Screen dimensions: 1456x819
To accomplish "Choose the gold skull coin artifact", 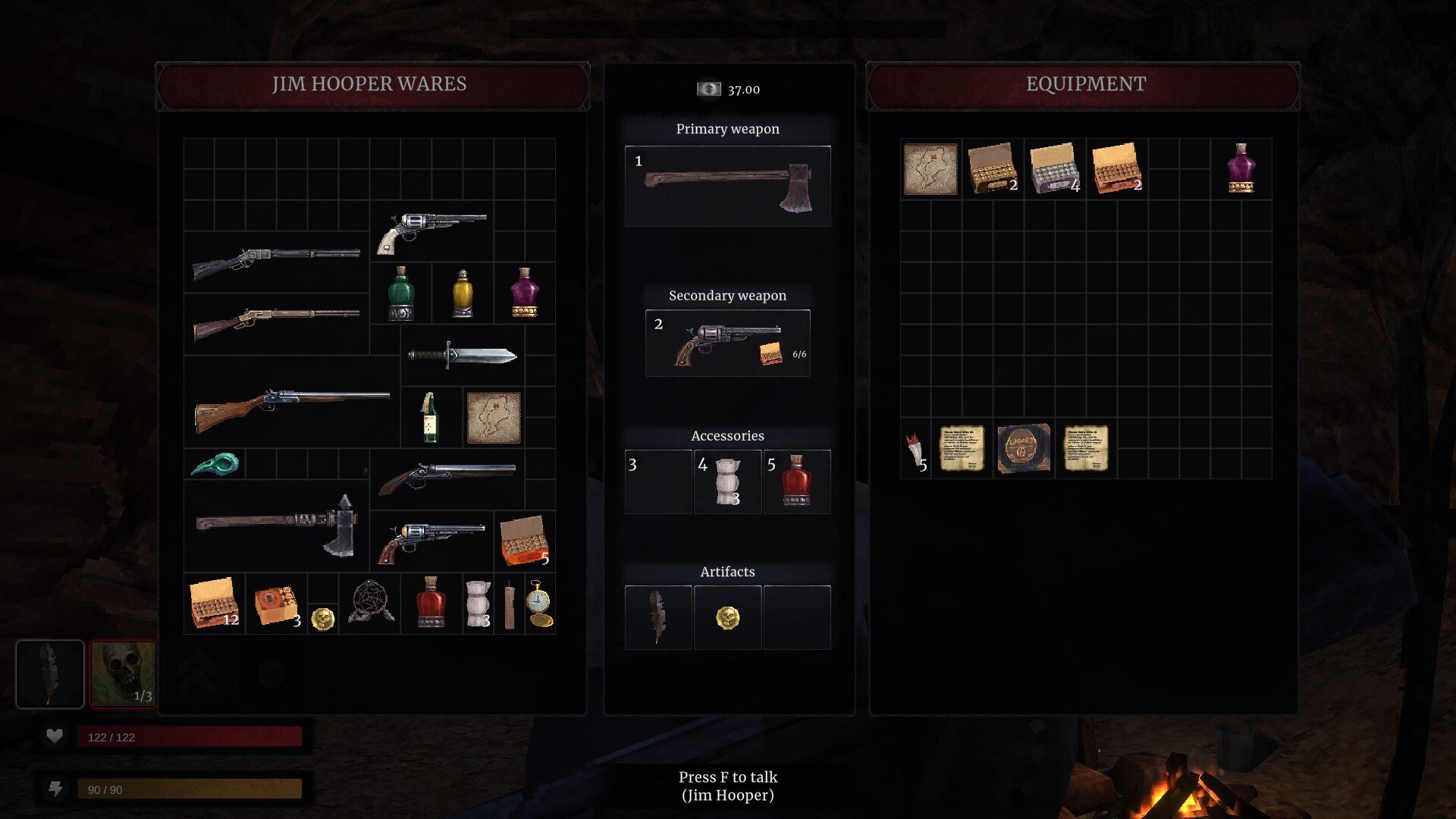I will coord(727,617).
